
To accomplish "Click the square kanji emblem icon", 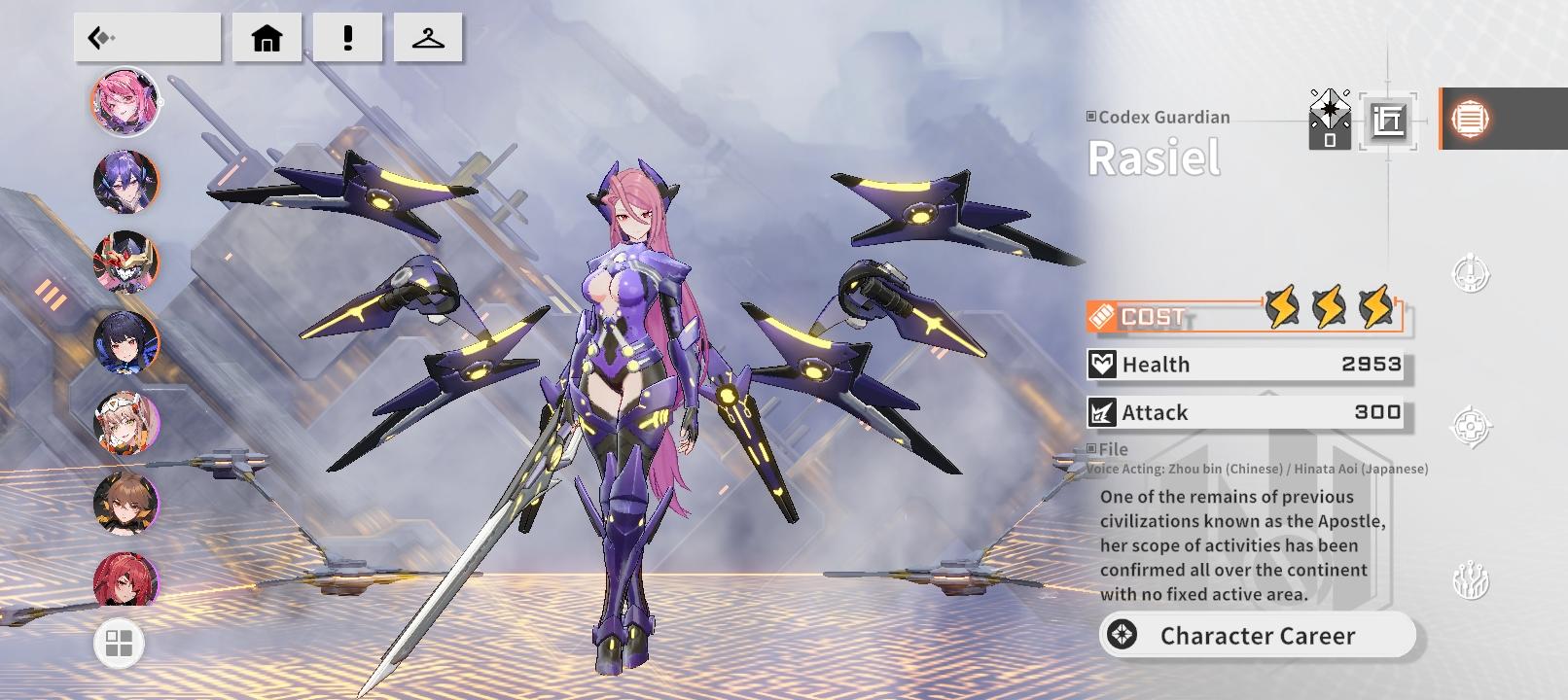I will [x=1388, y=121].
